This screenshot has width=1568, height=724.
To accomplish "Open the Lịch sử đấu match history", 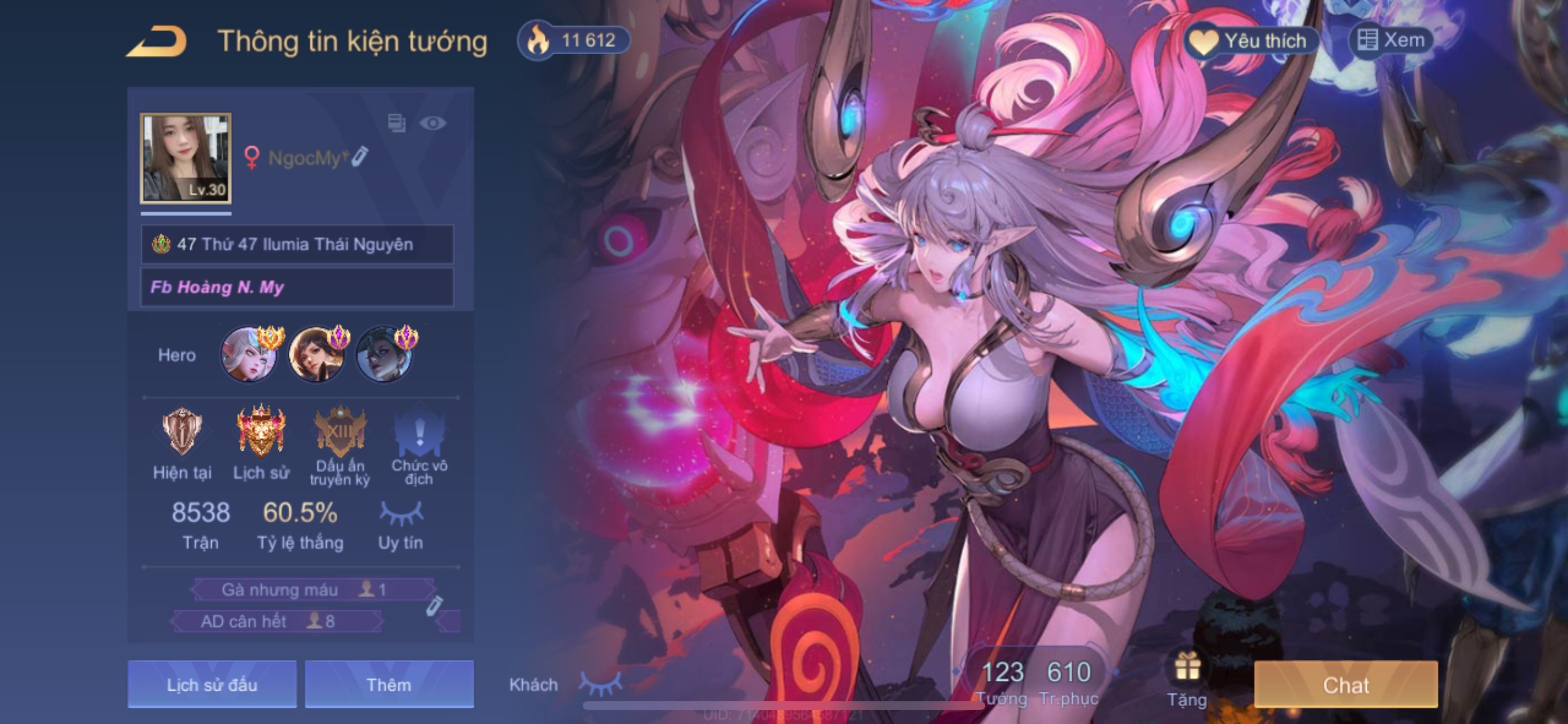I will tap(212, 684).
